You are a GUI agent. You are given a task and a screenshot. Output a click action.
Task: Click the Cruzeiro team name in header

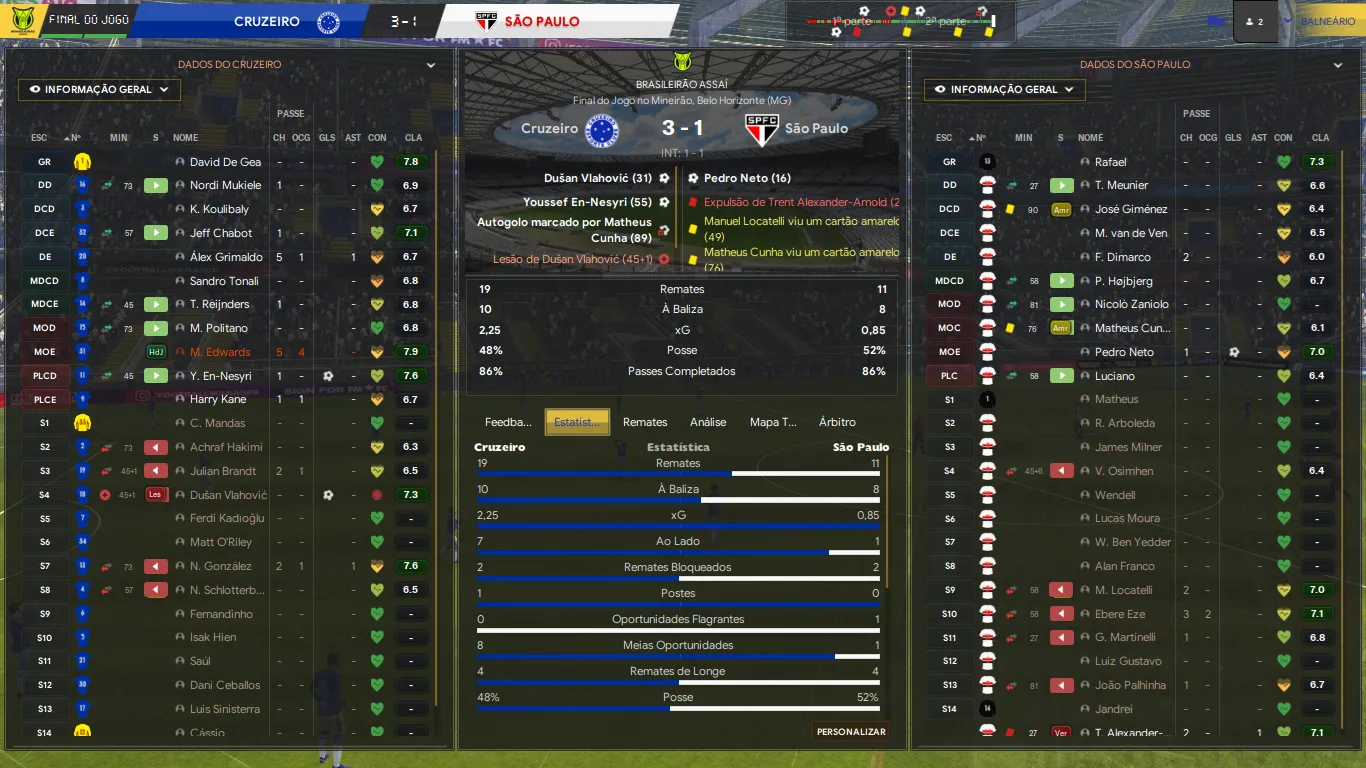coord(266,21)
